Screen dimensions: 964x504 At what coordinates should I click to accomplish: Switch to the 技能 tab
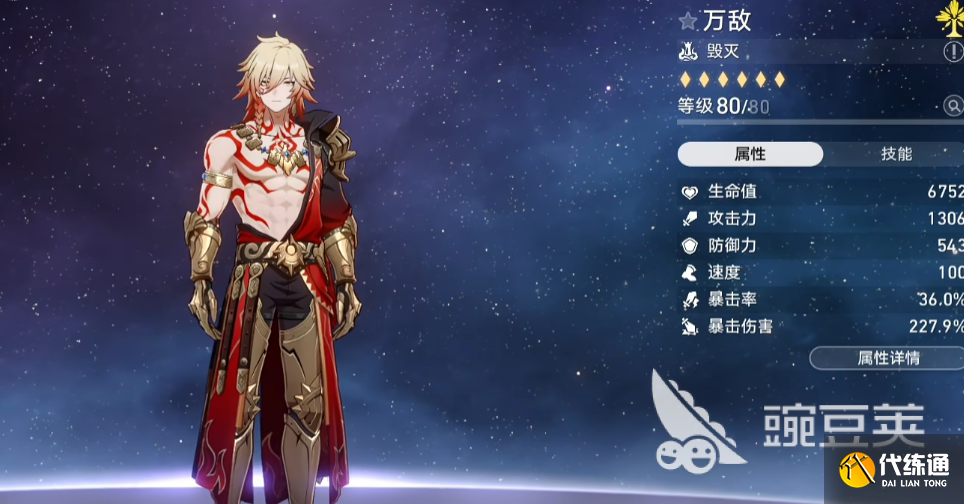[895, 154]
